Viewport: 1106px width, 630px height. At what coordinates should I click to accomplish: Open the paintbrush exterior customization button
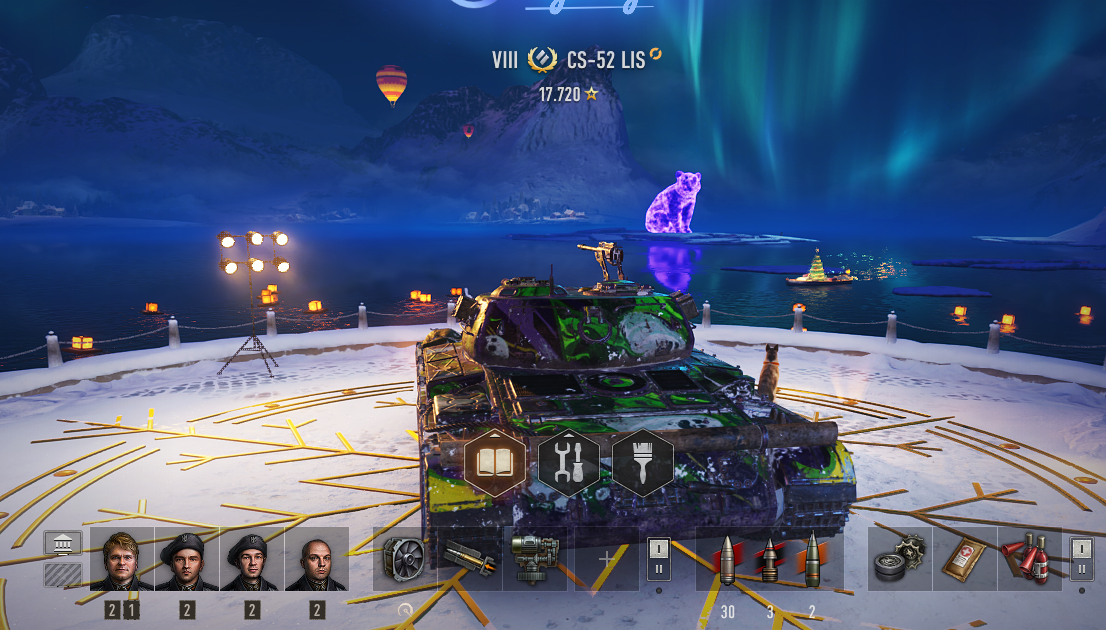tap(642, 463)
